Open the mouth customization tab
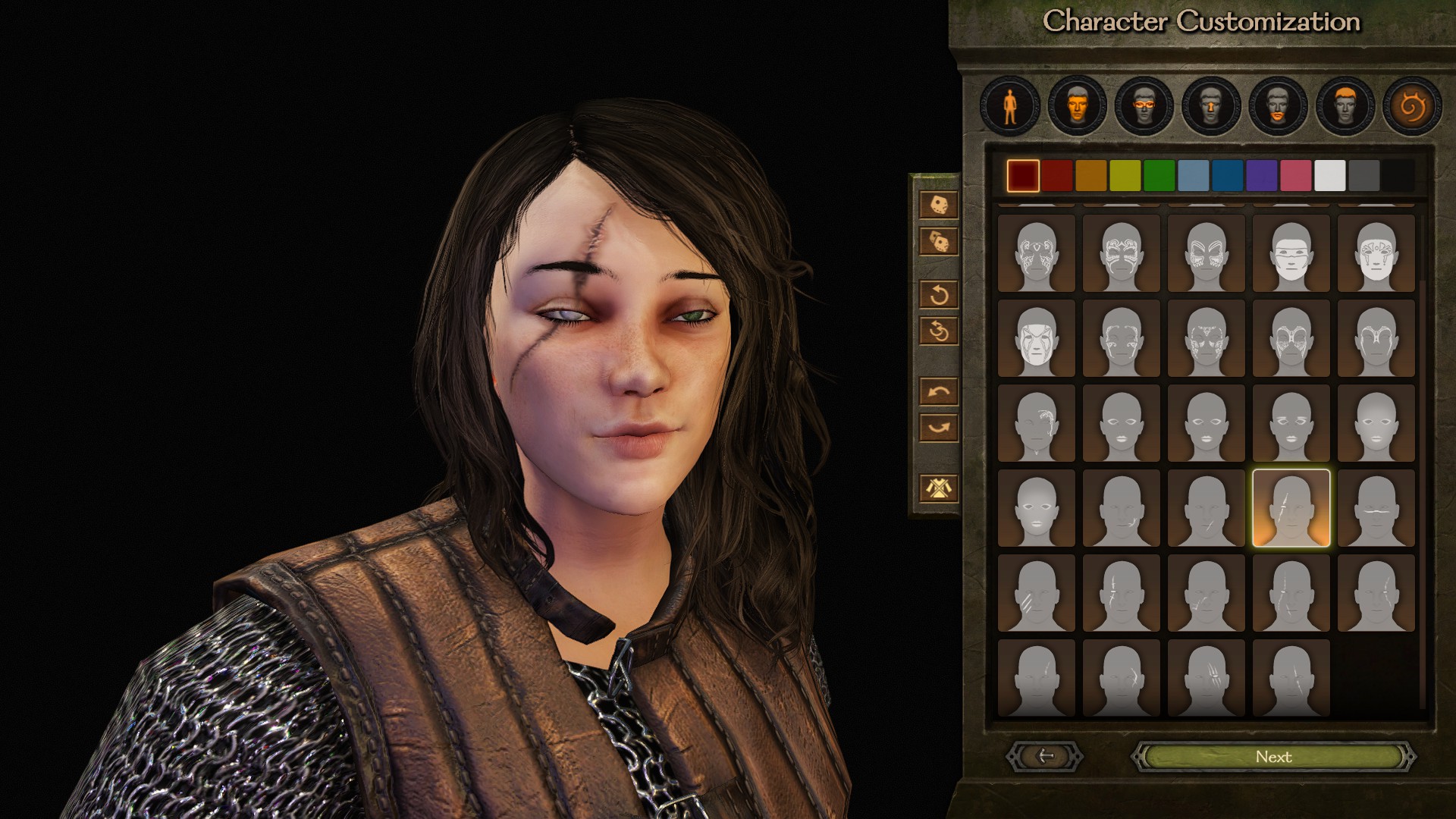The image size is (1456, 819). 1278,106
